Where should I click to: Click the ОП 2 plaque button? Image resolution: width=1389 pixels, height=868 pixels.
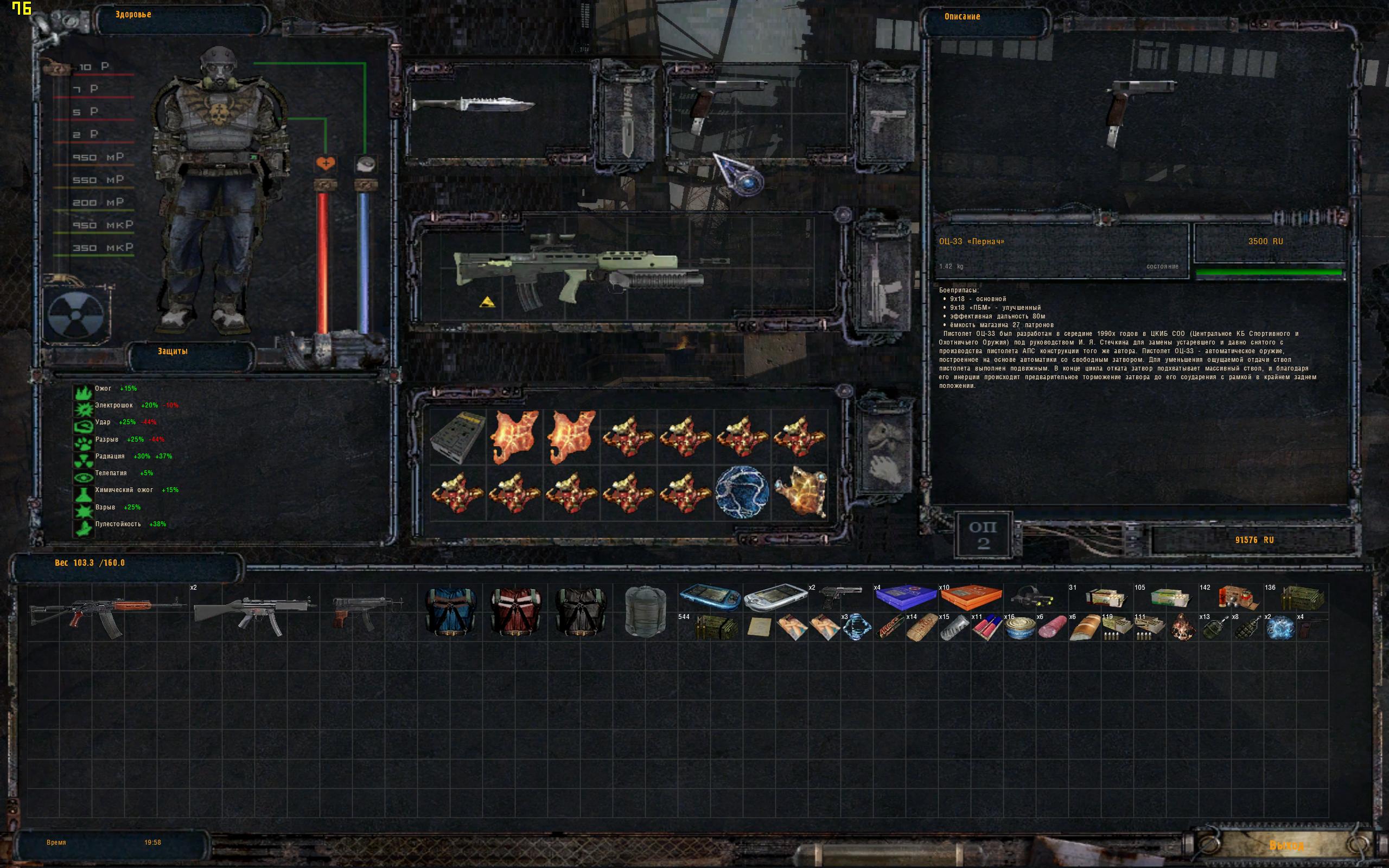(x=983, y=535)
